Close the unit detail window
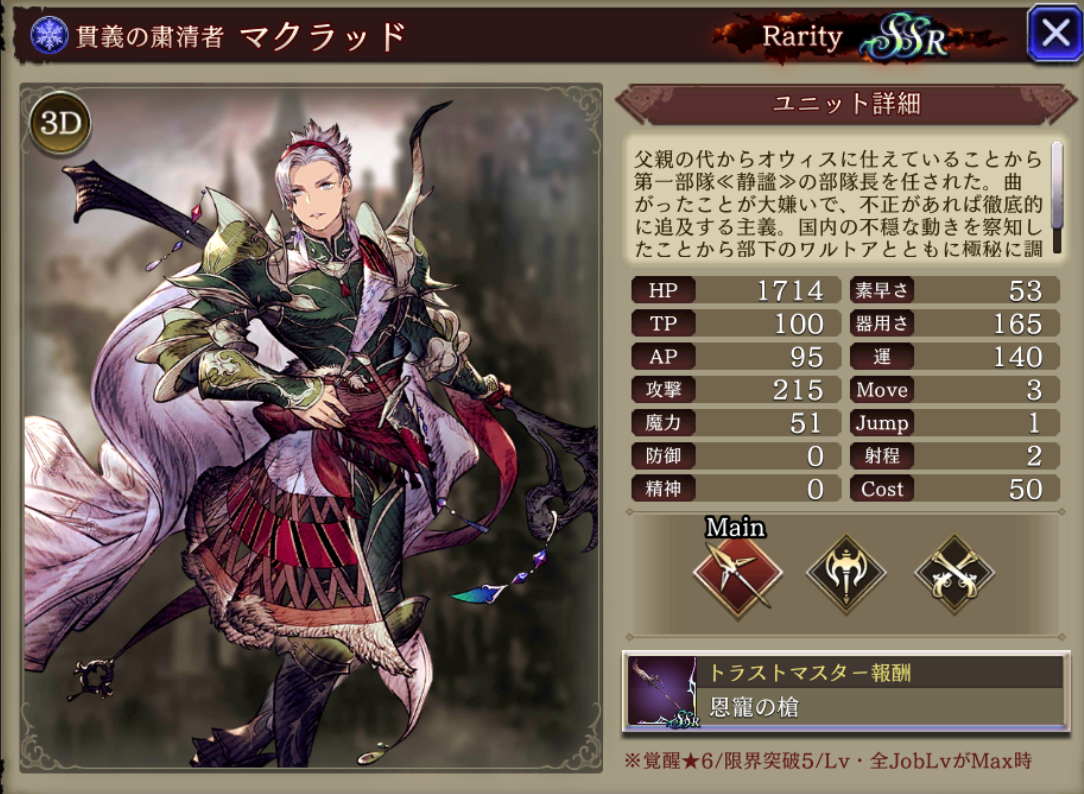Screen dimensions: 1084x794 click(x=1054, y=34)
